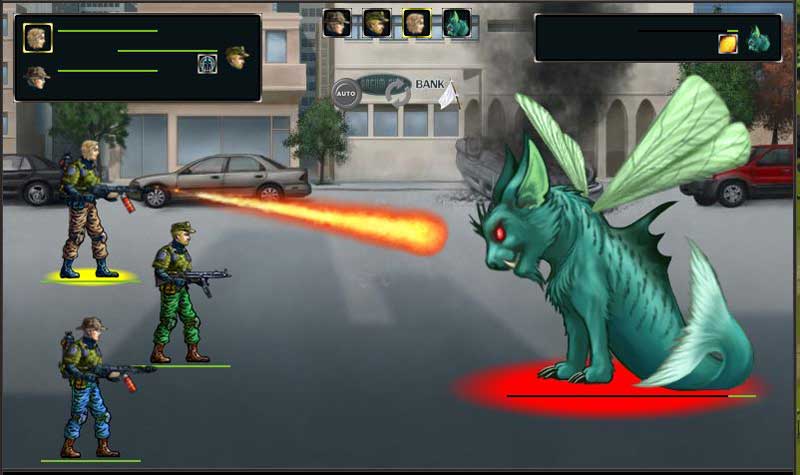Click the yellow status icon in the enemy panel
The image size is (800, 475).
[728, 43]
